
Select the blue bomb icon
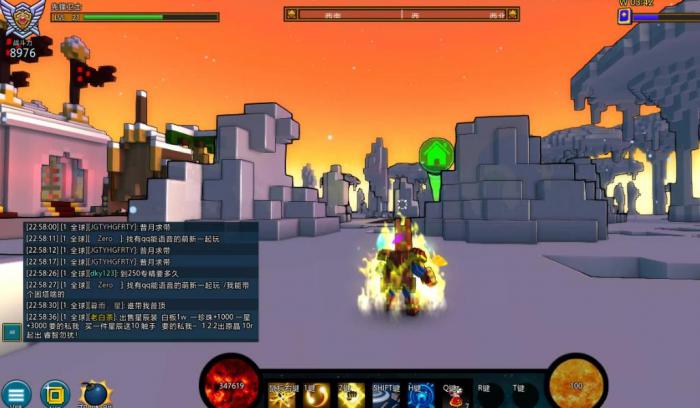click(x=95, y=393)
